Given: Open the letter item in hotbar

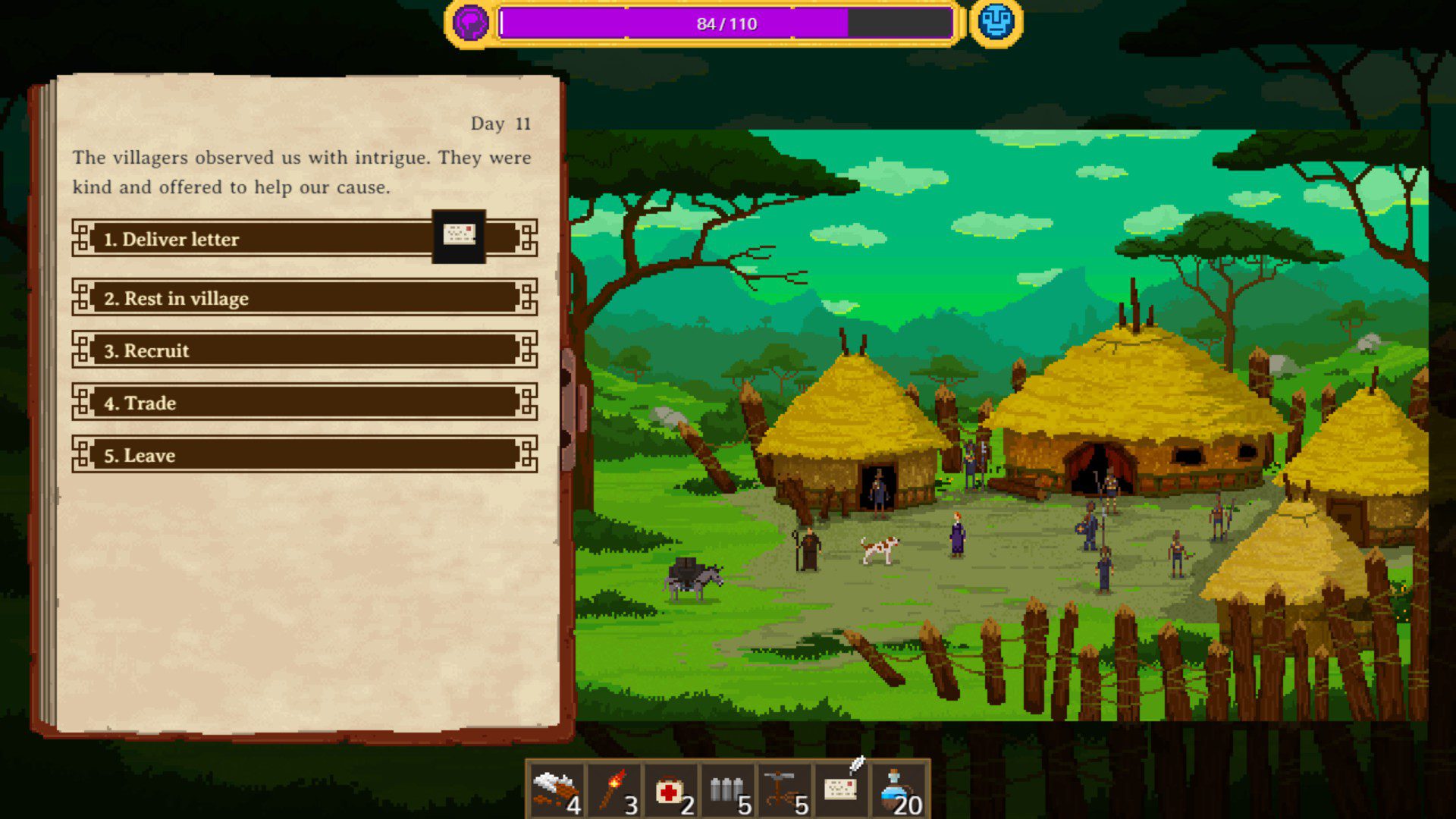Looking at the screenshot, I should pyautogui.click(x=842, y=790).
